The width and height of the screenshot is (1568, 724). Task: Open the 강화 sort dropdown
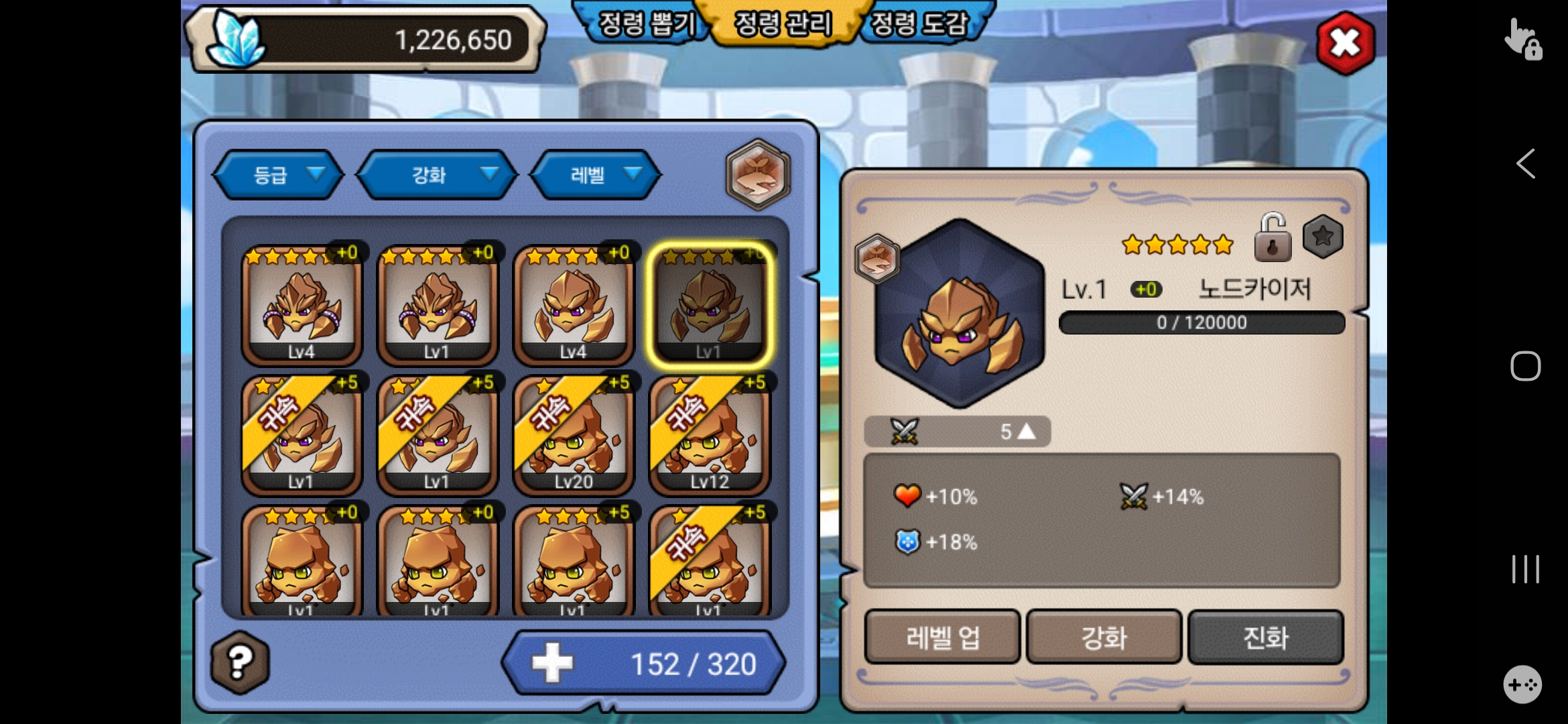point(437,175)
